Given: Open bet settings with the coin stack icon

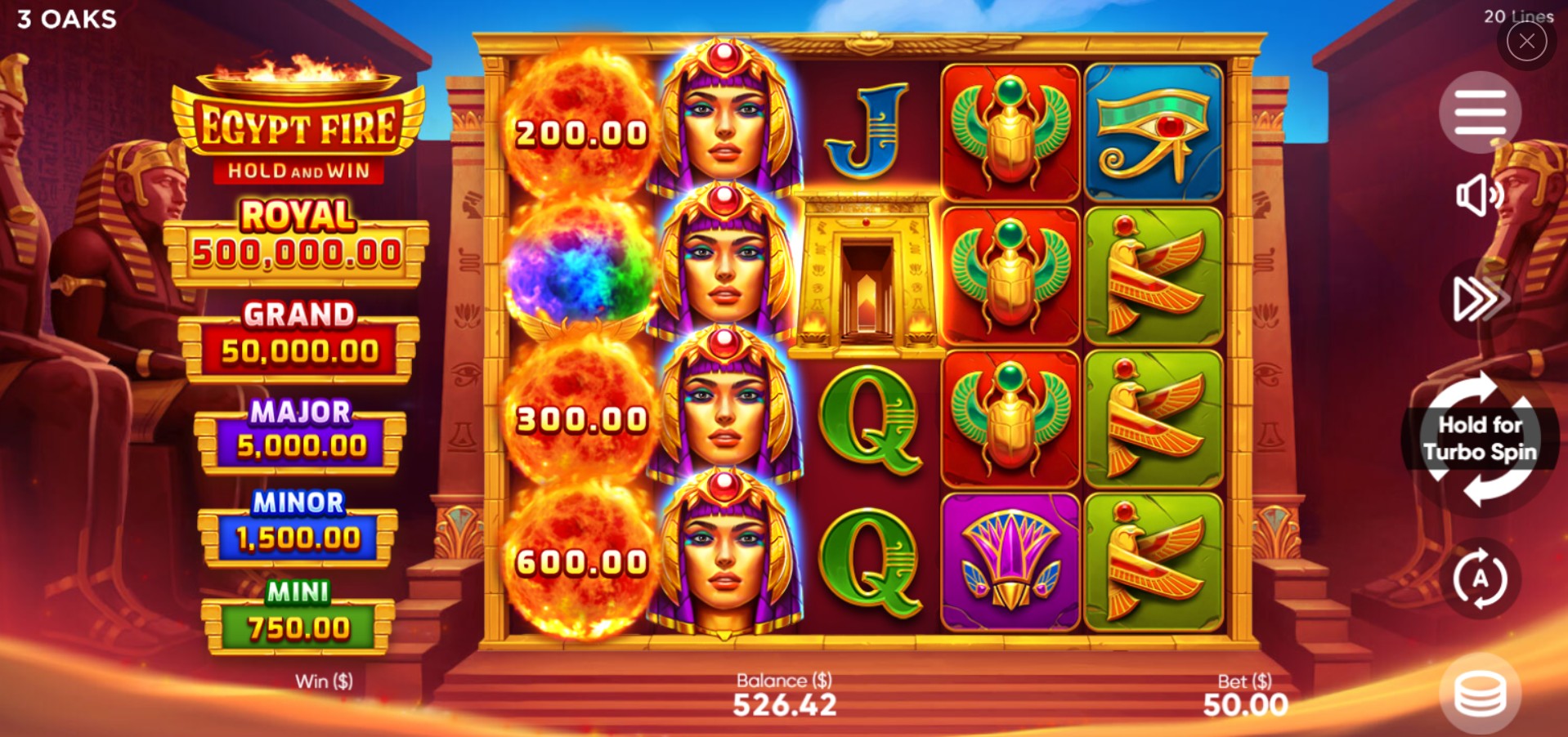Looking at the screenshot, I should click(1480, 694).
